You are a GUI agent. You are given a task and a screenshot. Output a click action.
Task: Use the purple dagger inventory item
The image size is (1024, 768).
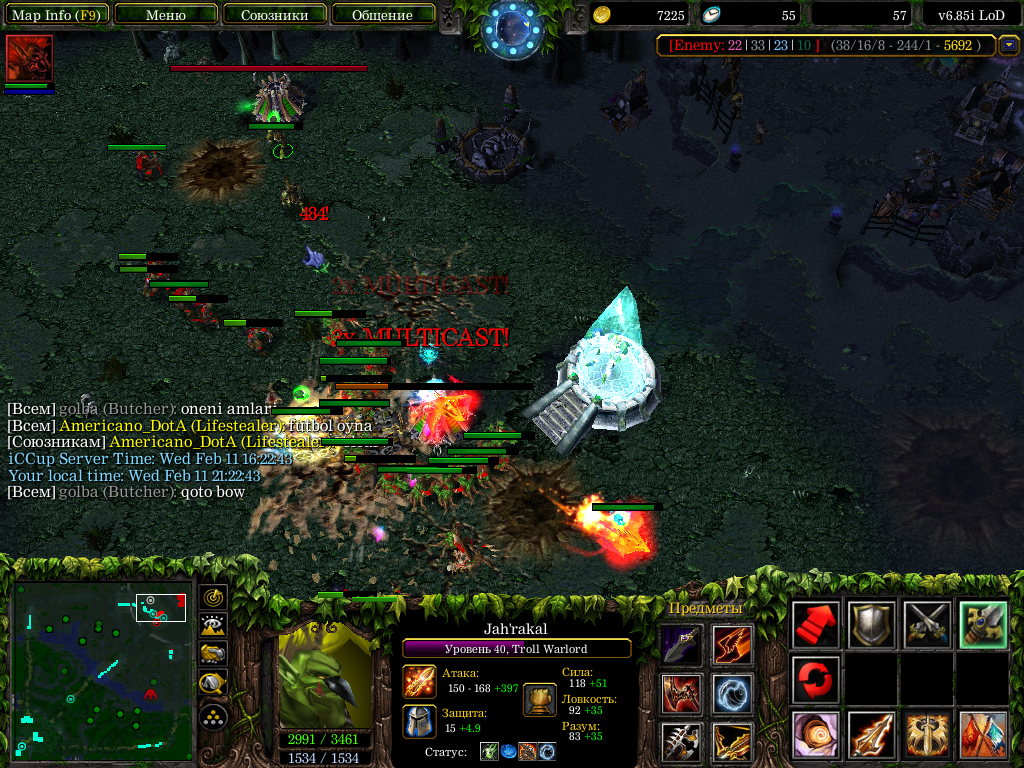pos(680,645)
